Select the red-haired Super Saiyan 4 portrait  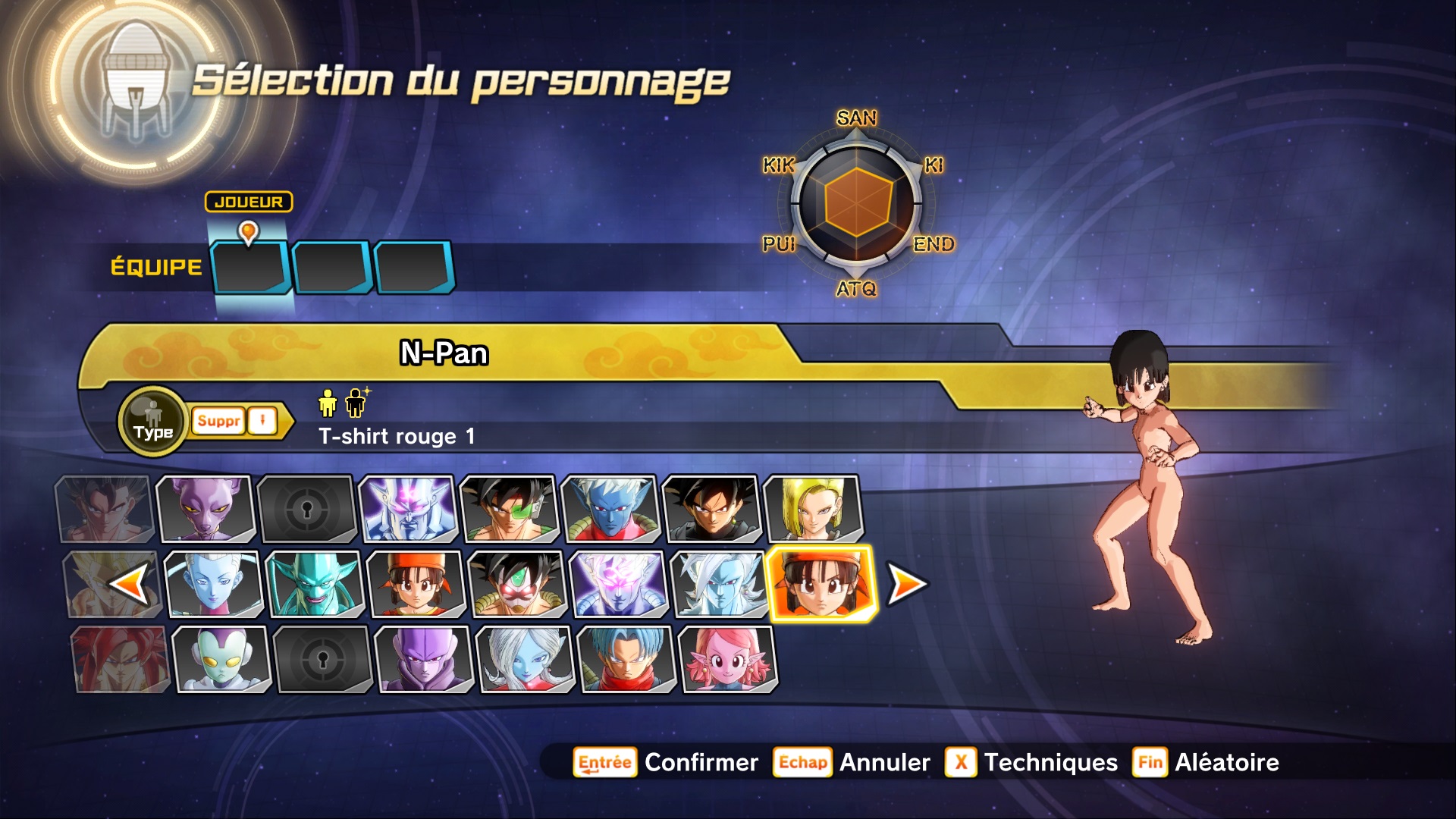click(120, 659)
